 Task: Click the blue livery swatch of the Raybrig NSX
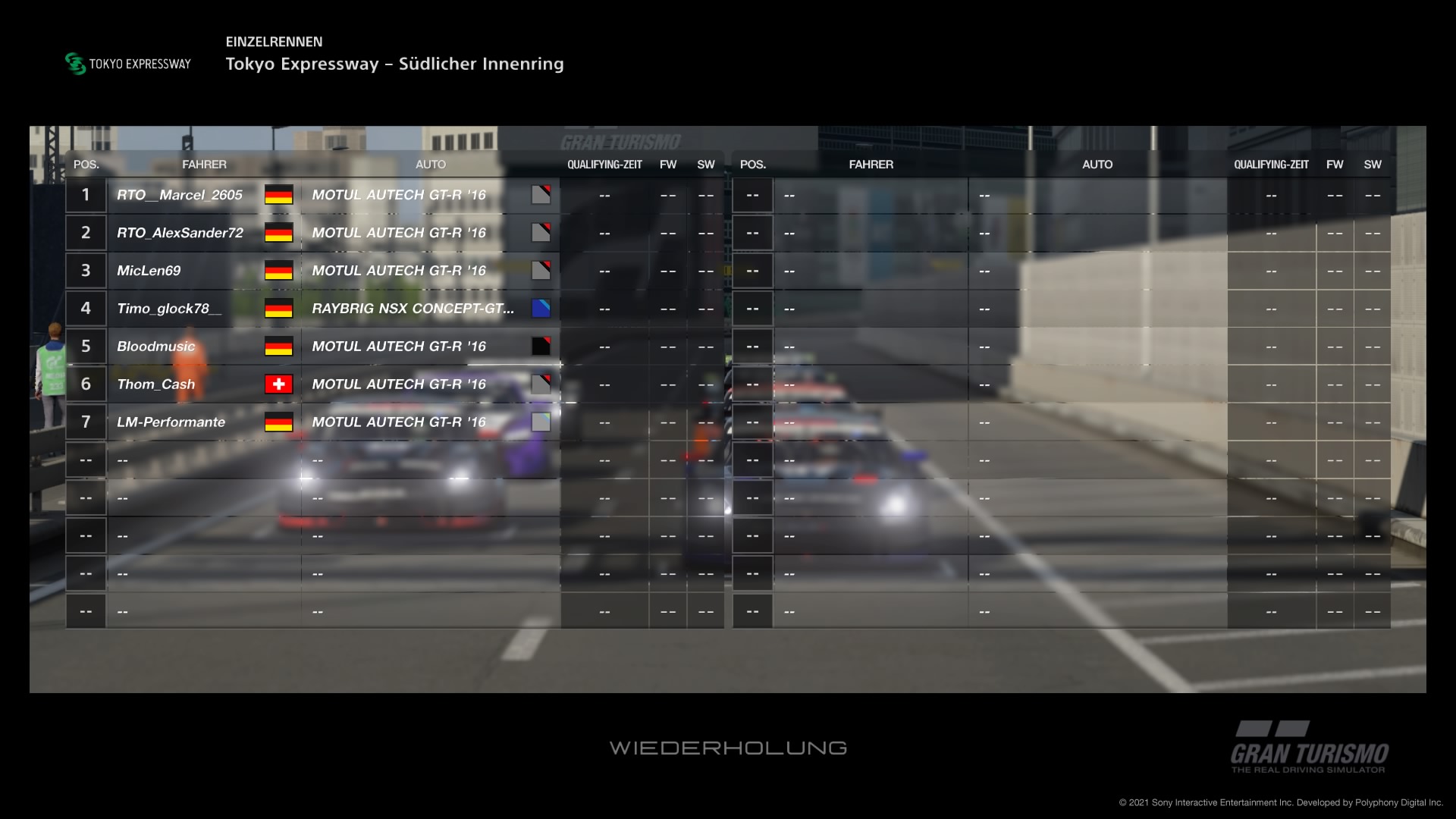click(541, 309)
